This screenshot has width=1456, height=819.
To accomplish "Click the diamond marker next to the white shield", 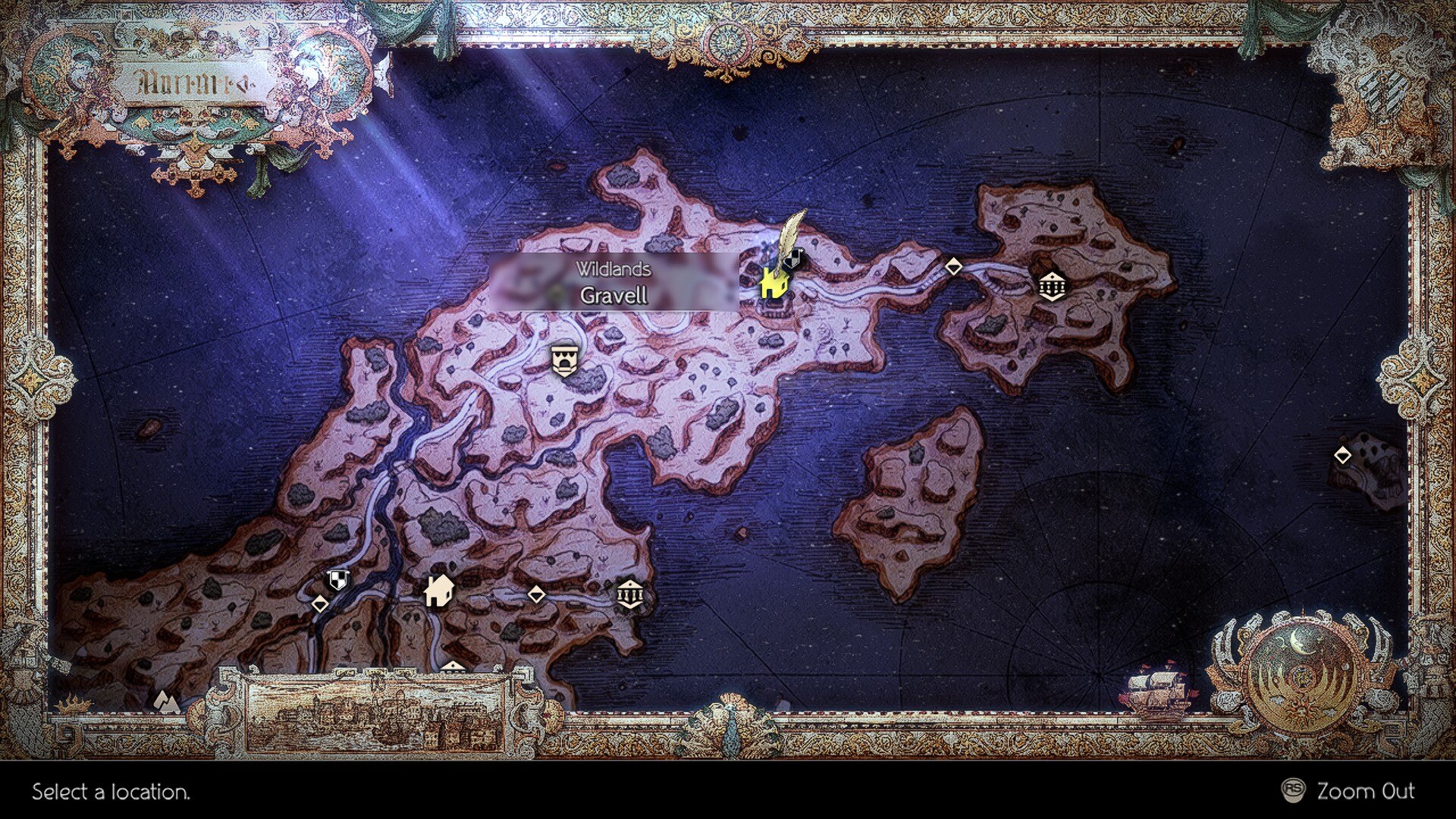I will tap(319, 605).
